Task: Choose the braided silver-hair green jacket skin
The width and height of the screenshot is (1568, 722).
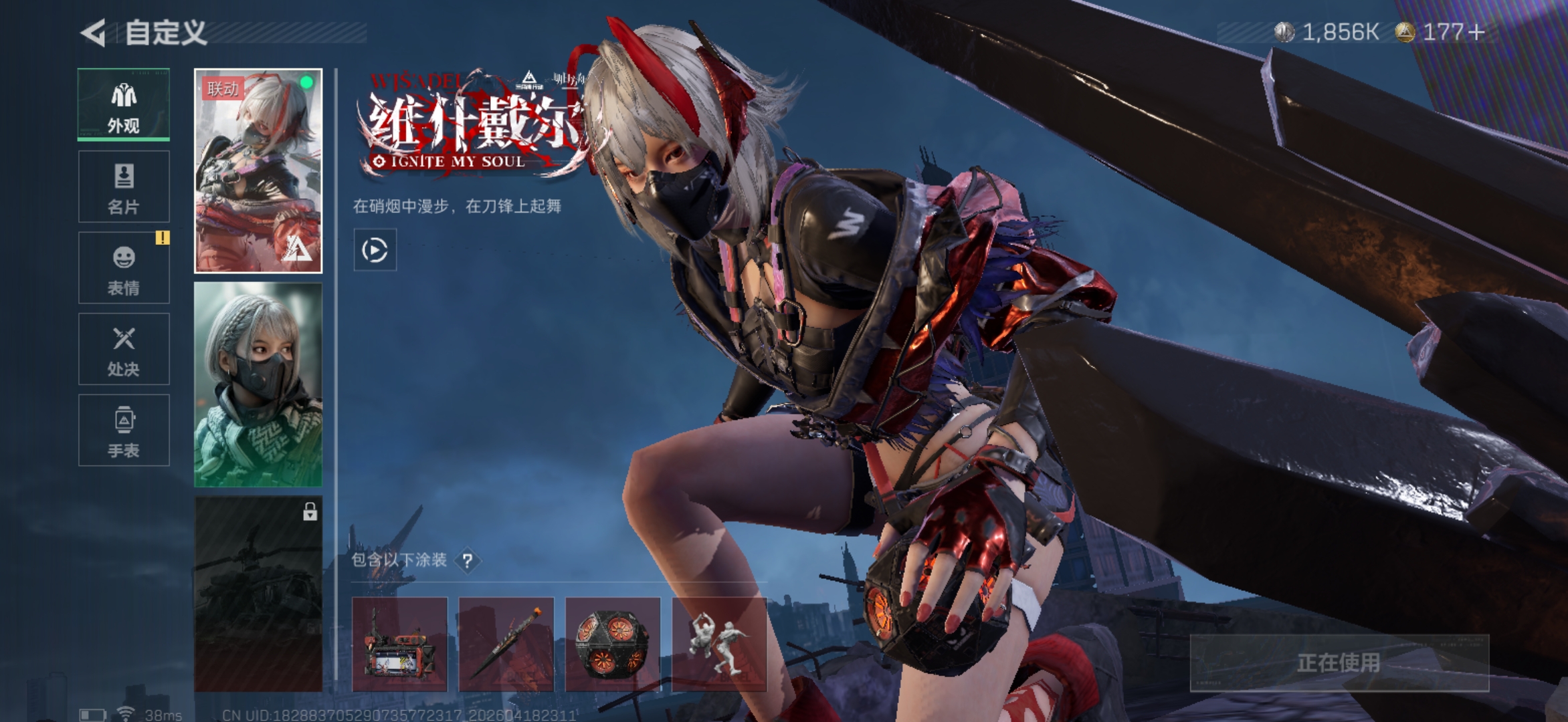Action: click(x=258, y=384)
